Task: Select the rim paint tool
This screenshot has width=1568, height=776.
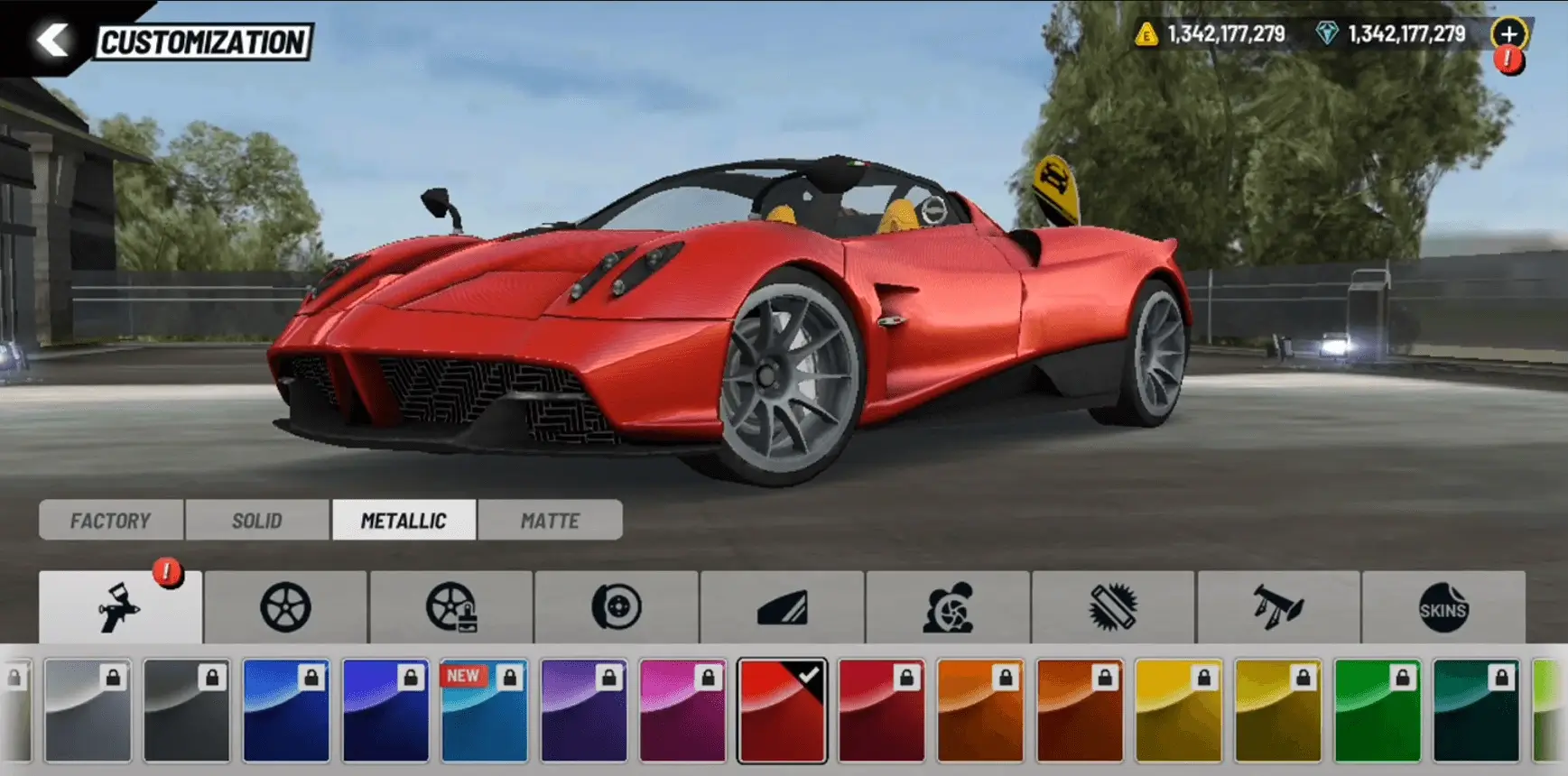Action: (451, 609)
